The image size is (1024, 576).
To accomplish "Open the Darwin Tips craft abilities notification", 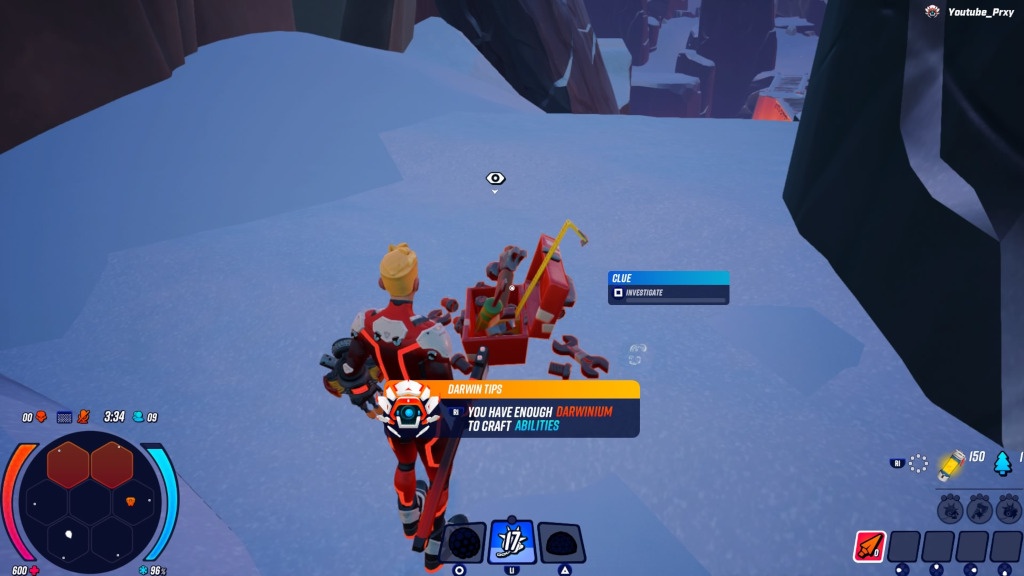I will pos(540,410).
